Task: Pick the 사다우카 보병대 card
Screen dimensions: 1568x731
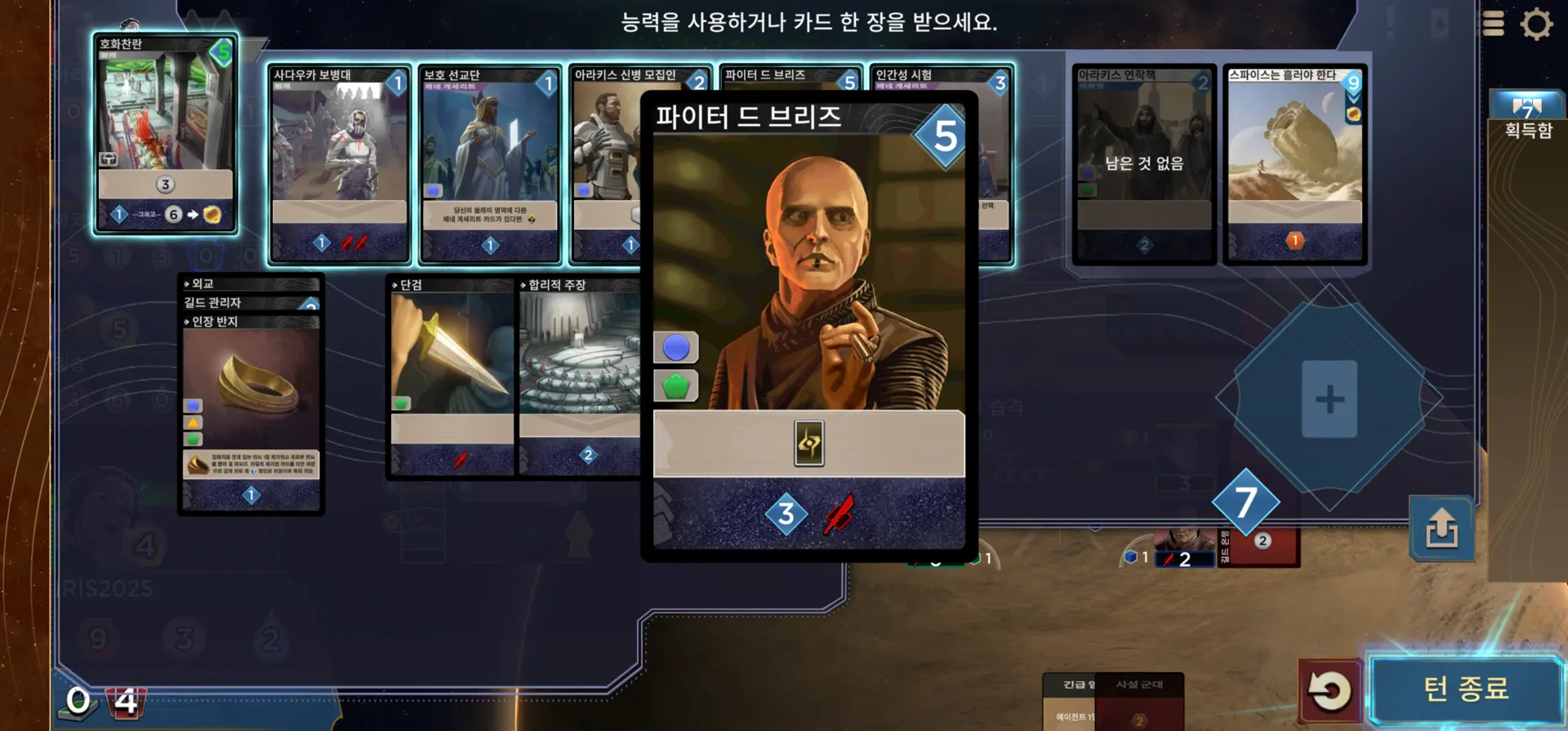Action: click(339, 163)
